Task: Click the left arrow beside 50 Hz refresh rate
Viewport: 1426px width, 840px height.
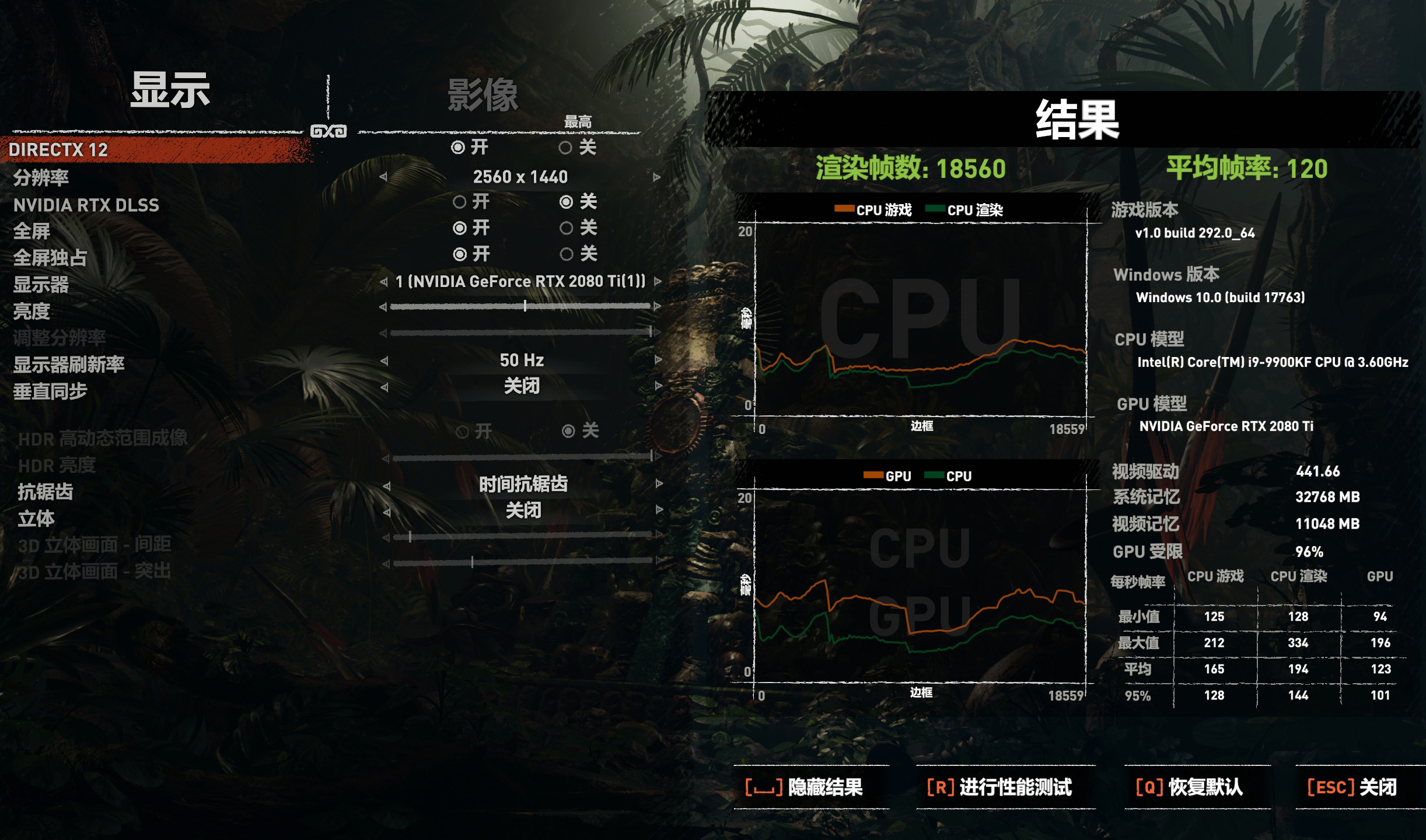Action: coord(385,360)
